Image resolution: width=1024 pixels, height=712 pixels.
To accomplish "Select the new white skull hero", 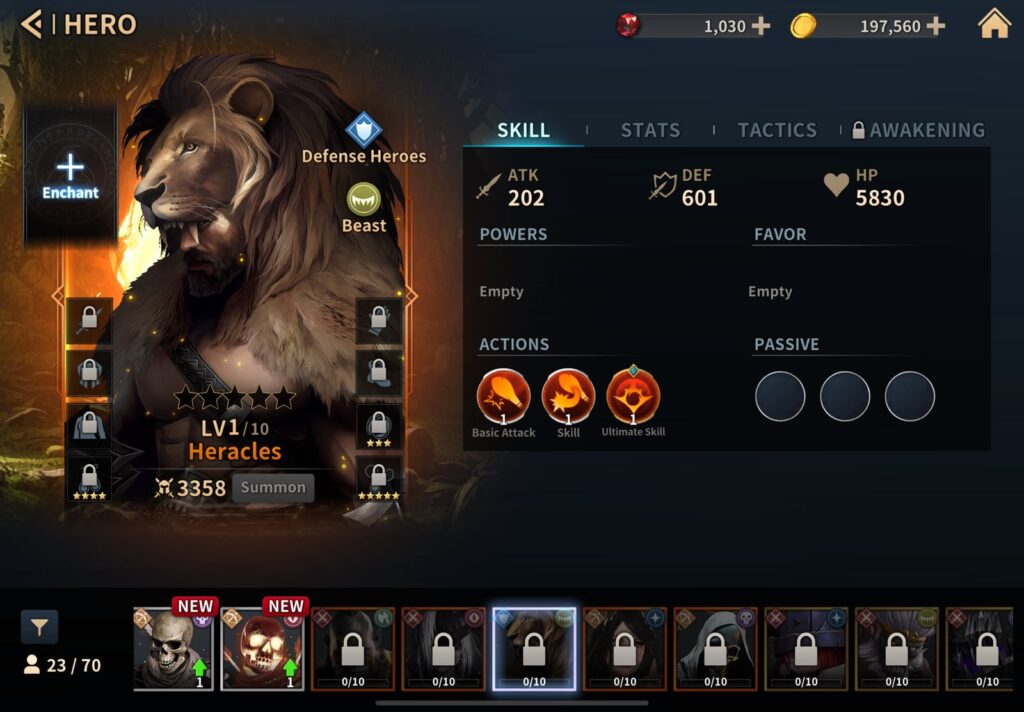I will tap(174, 648).
